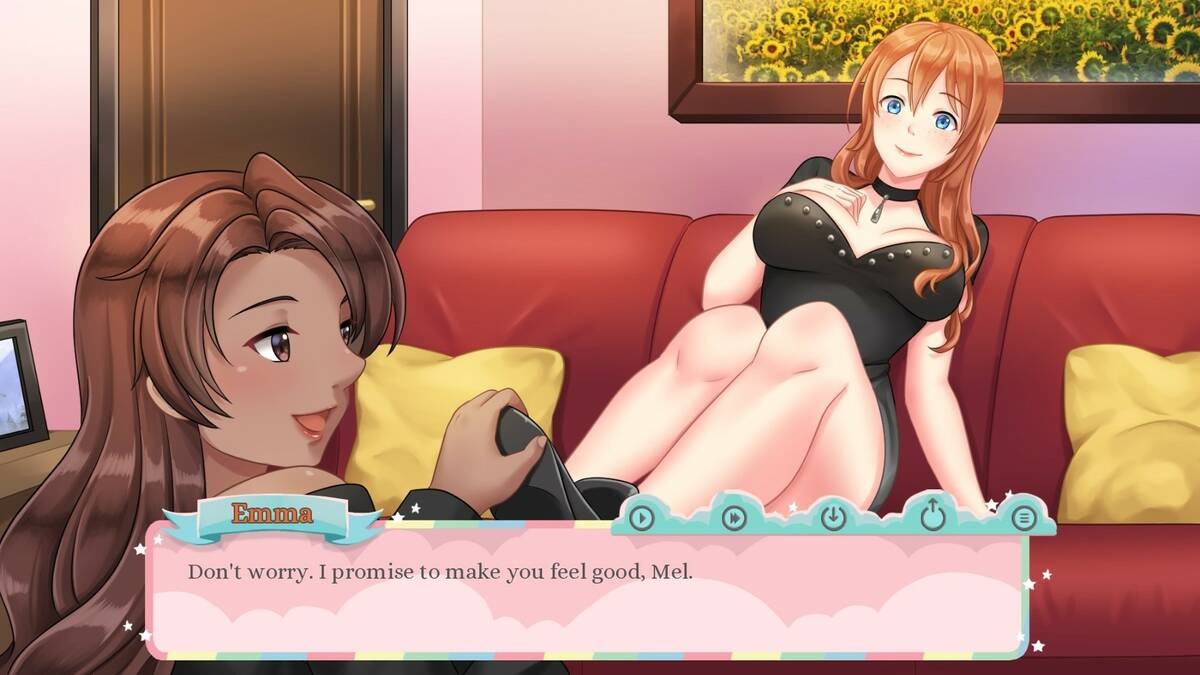Viewport: 1200px width, 675px height.
Task: Click the load icon with up arrow
Action: (x=932, y=516)
